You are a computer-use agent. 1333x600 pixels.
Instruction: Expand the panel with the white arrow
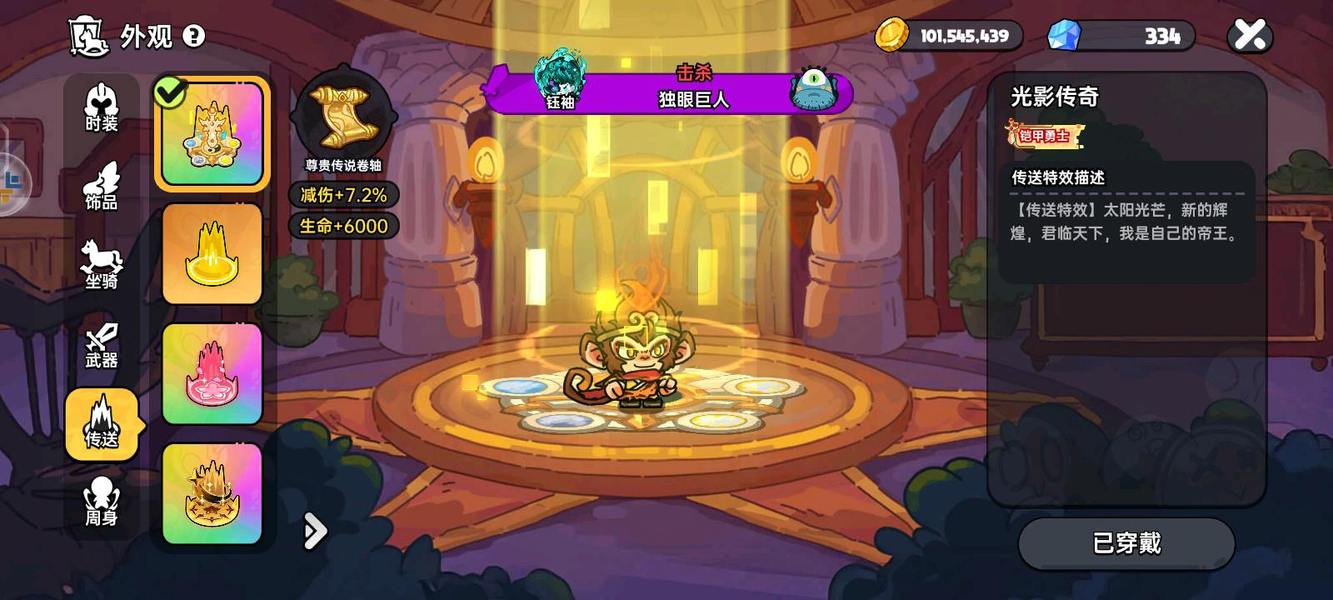tap(315, 531)
